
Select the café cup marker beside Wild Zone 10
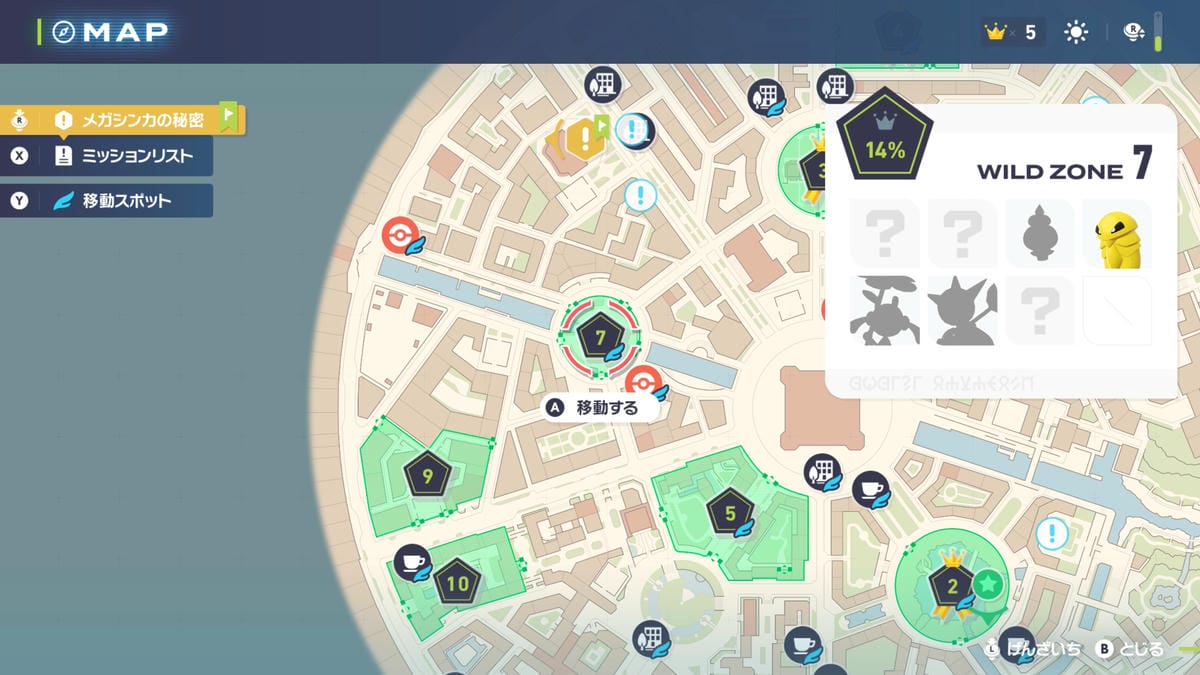(411, 562)
